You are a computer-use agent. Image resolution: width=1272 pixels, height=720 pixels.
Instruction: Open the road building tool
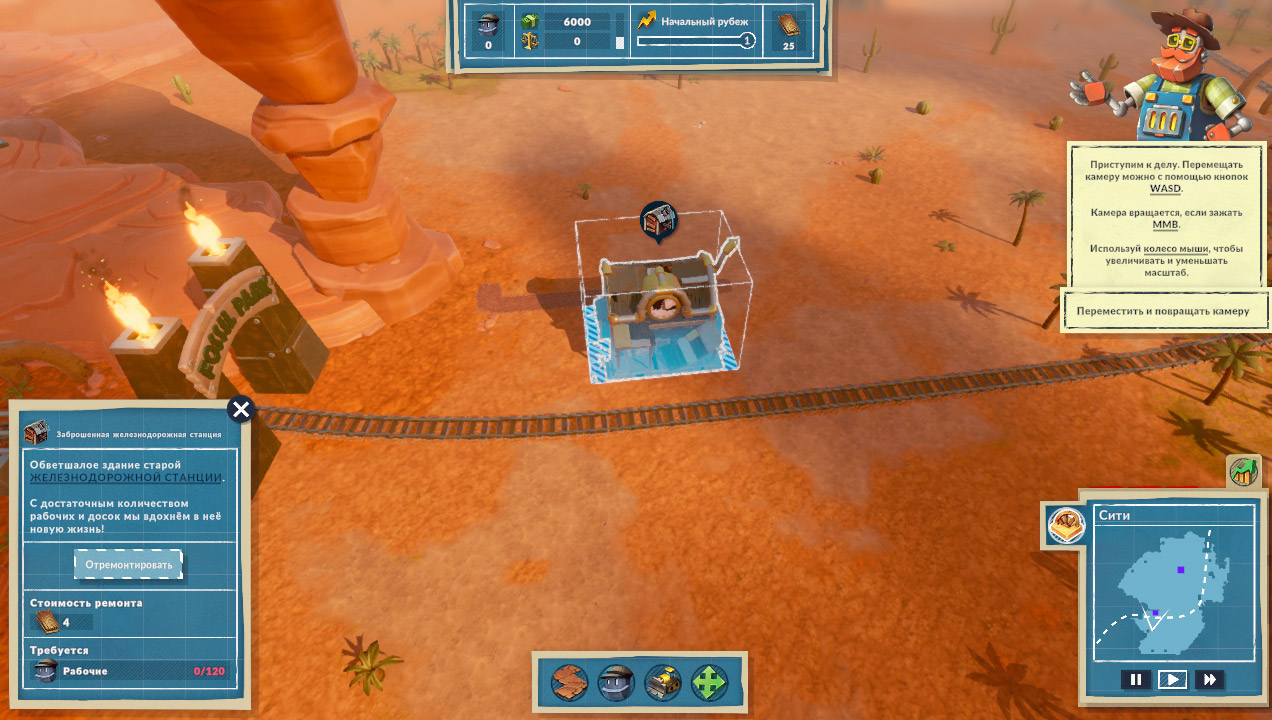569,683
